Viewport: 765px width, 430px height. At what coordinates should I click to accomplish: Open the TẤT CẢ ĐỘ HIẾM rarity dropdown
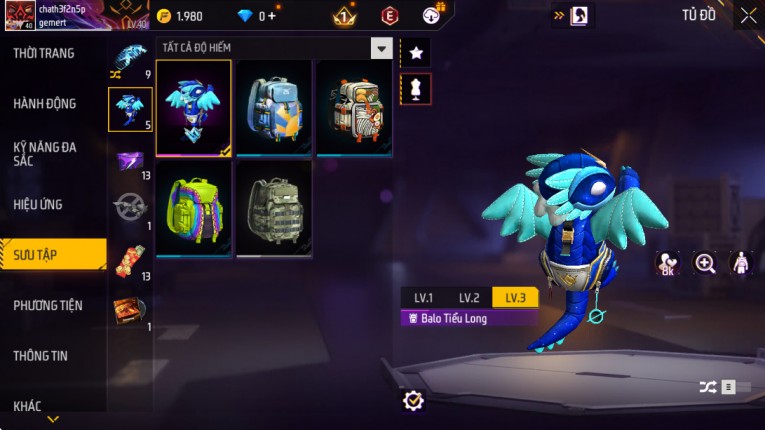tap(381, 48)
